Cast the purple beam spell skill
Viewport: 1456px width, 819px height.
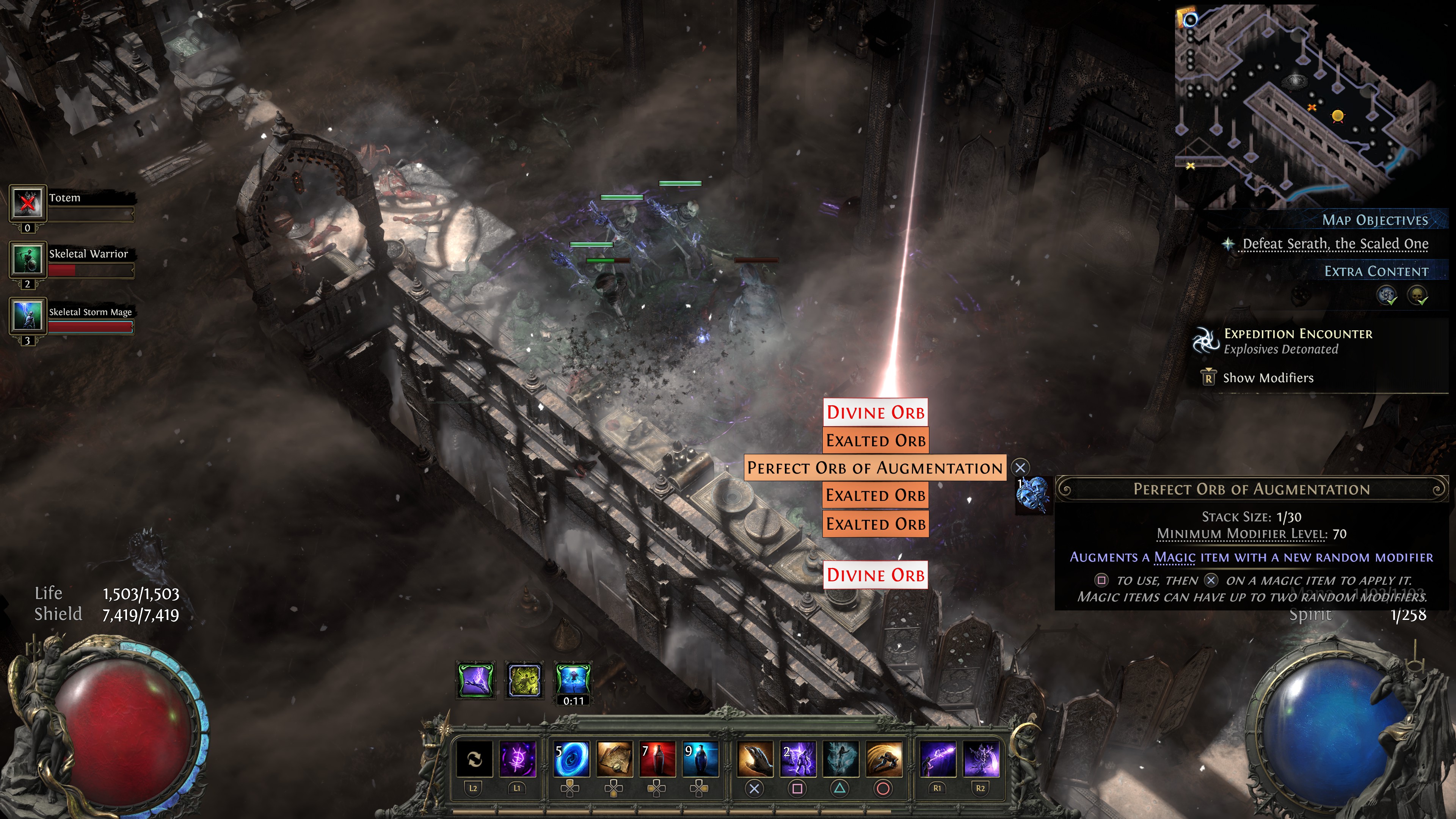[x=938, y=759]
